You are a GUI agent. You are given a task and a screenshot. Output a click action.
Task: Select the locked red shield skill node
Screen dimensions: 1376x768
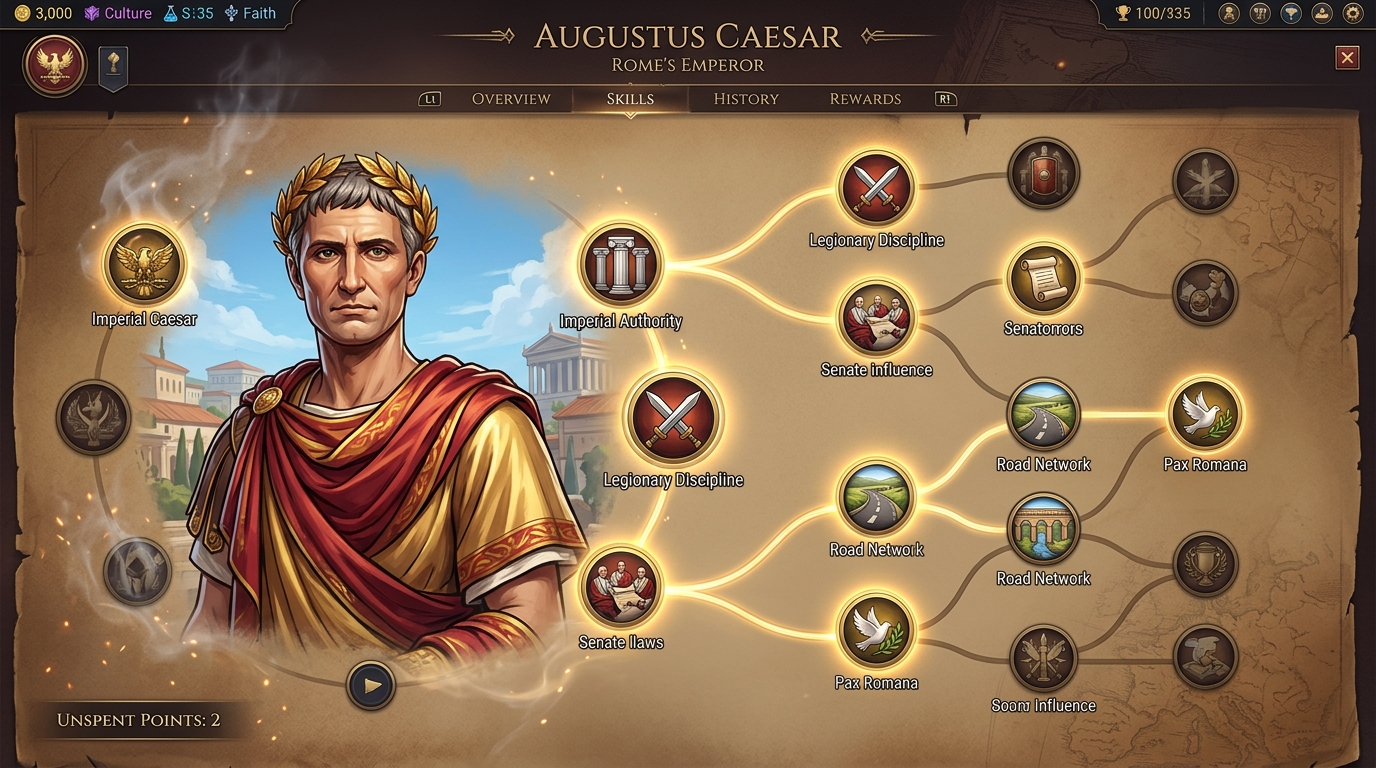(x=1043, y=174)
